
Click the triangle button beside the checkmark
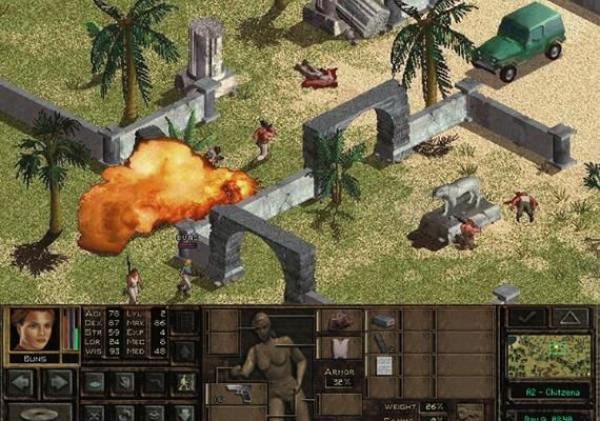pos(569,317)
